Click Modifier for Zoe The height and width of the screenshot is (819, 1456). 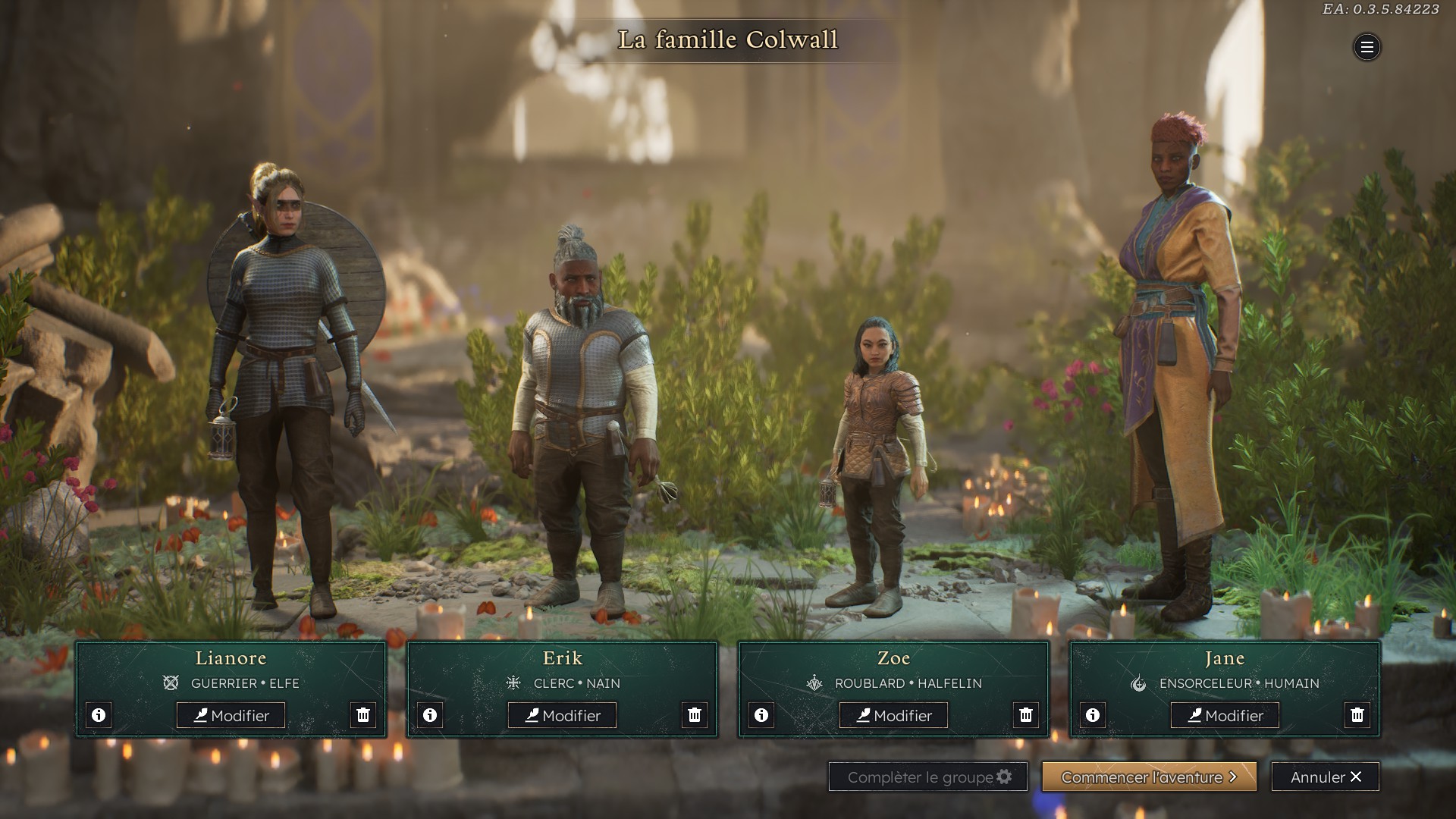tap(893, 715)
